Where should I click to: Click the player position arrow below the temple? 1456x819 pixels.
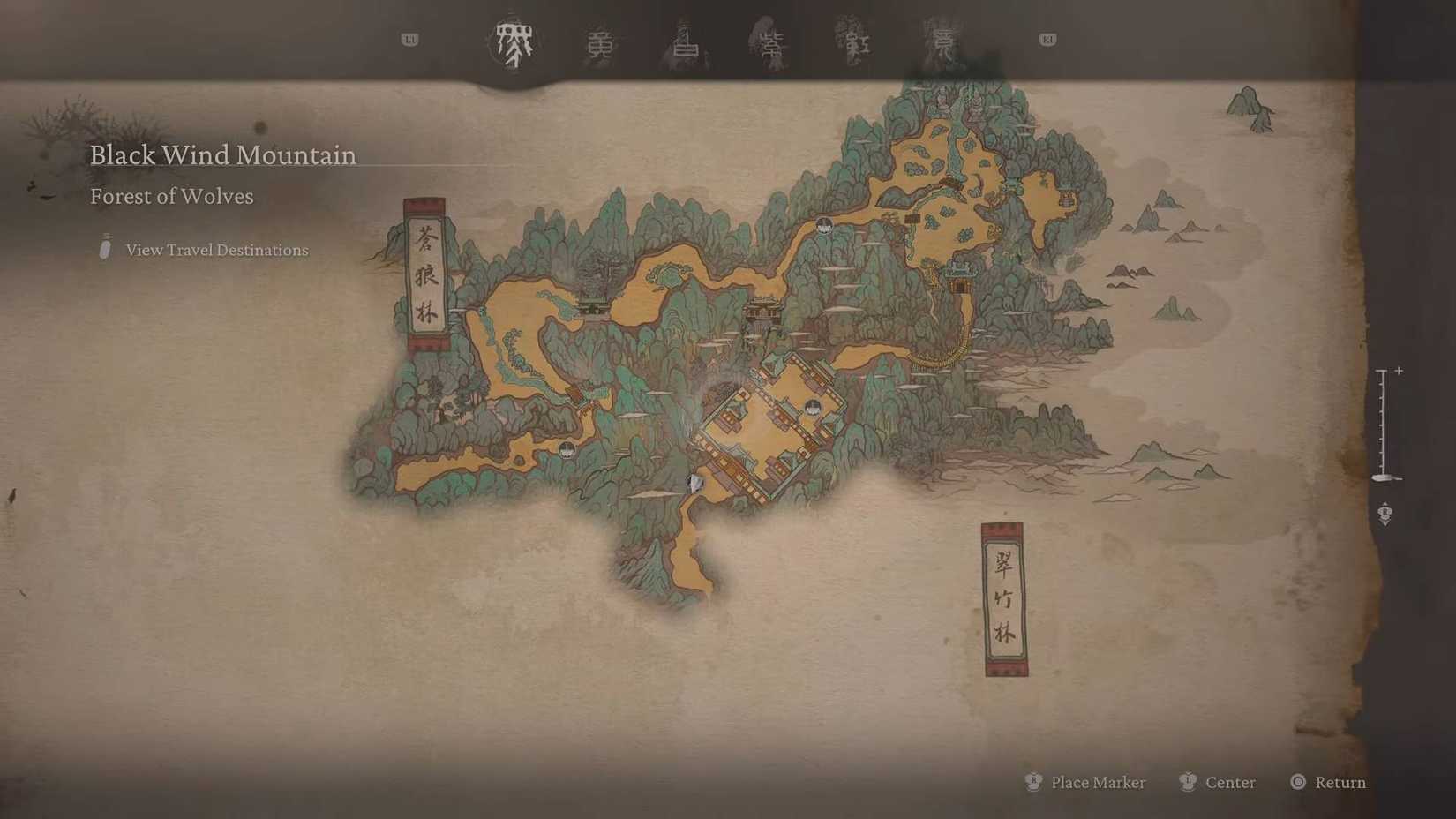click(x=694, y=481)
